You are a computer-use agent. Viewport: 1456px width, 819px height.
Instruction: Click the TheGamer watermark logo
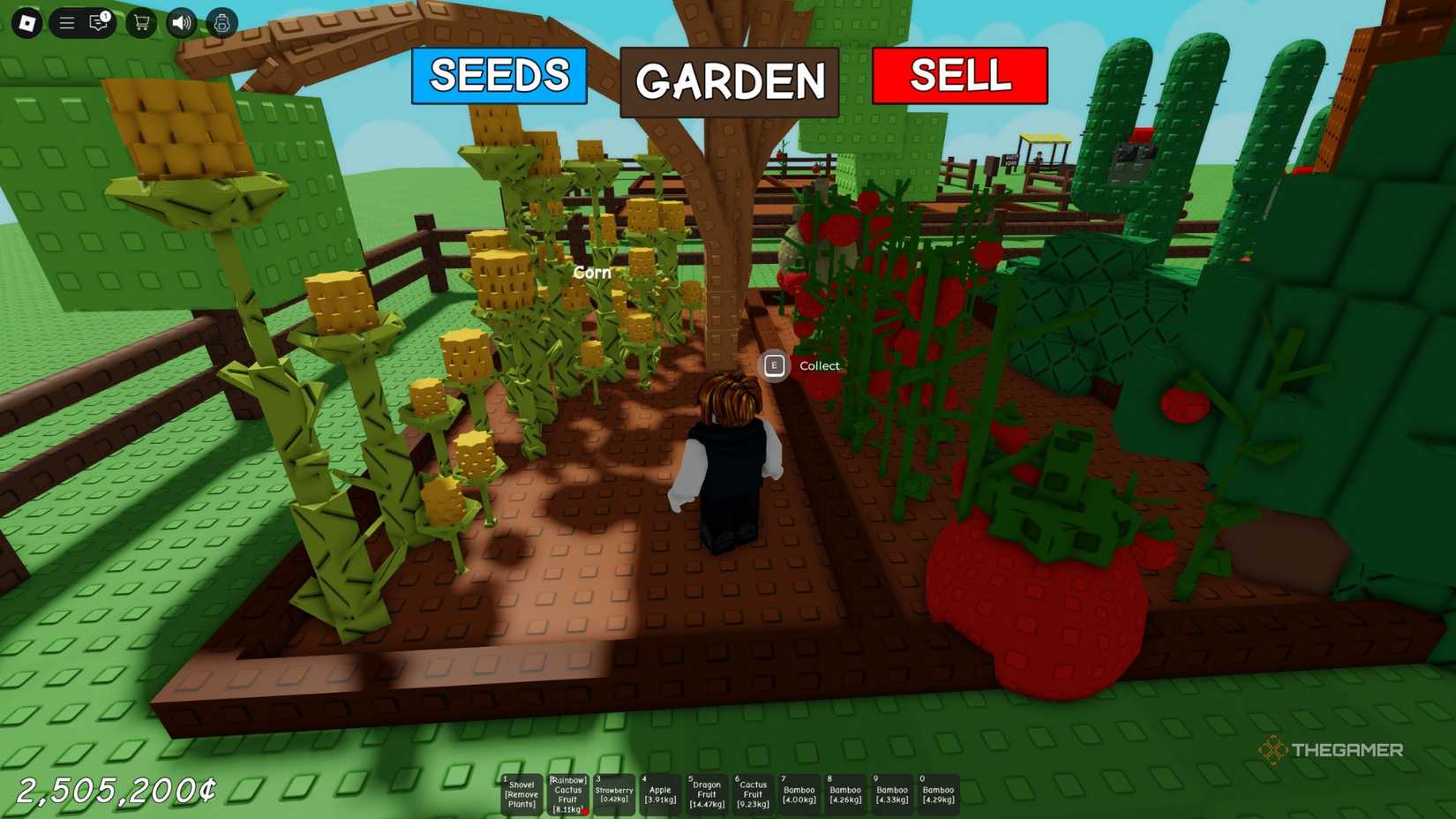coord(1331,751)
